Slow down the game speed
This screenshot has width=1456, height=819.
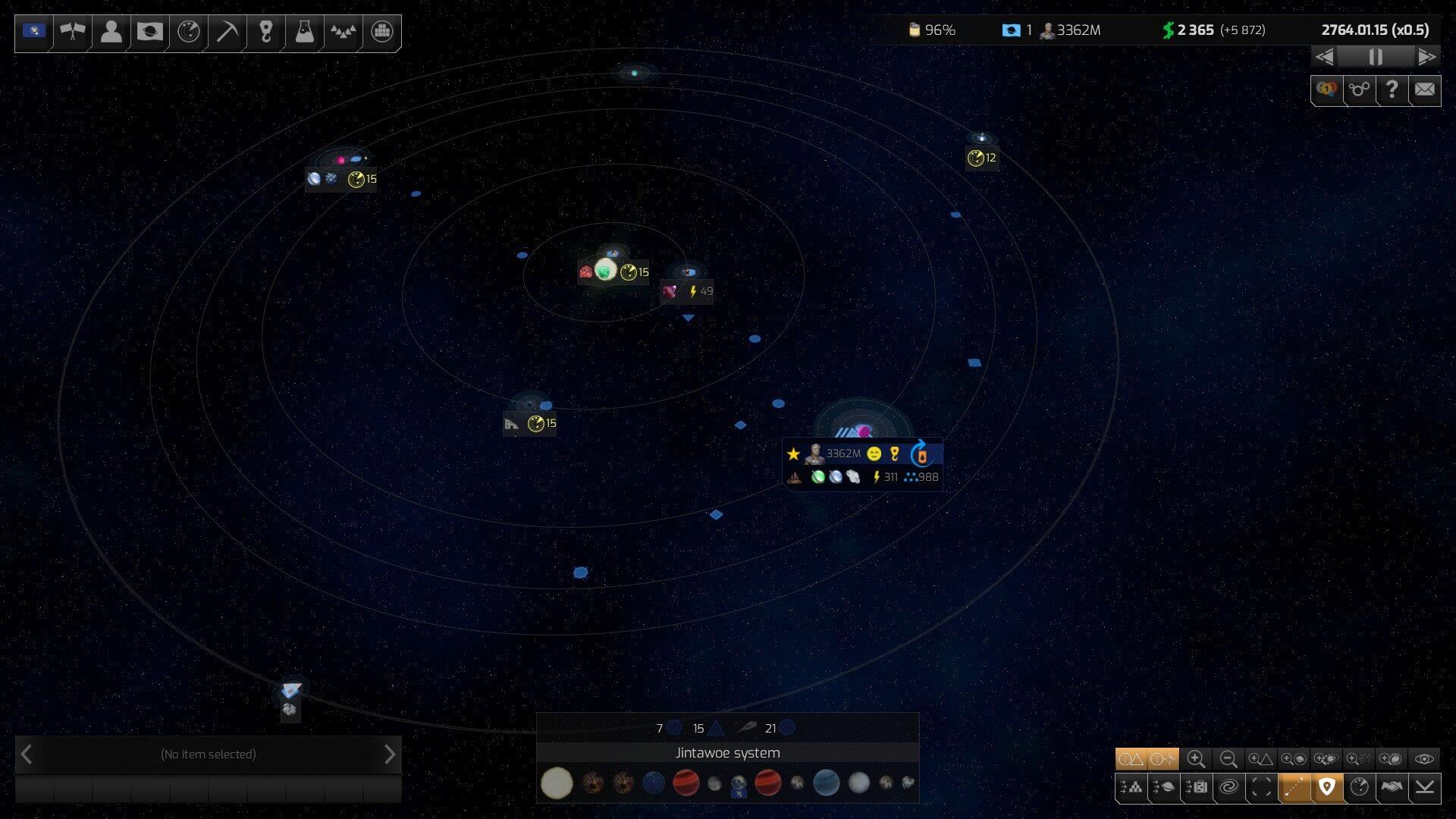[x=1325, y=57]
